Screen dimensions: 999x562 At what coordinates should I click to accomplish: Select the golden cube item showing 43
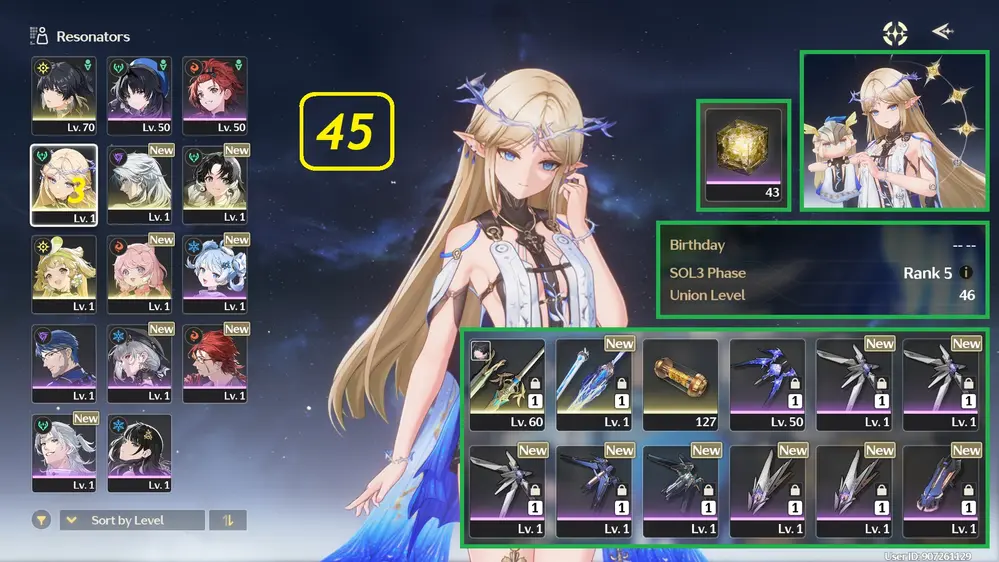pos(741,155)
